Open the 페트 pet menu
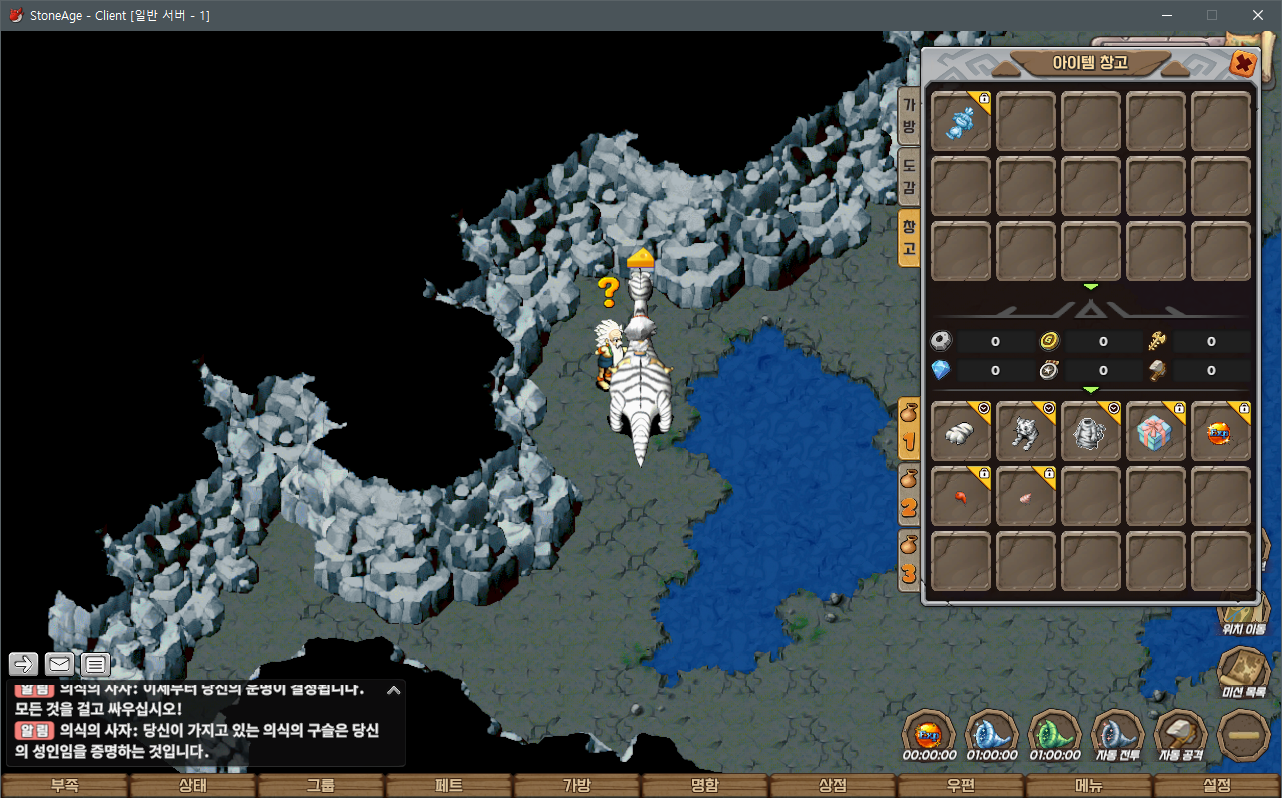Viewport: 1282px width, 798px height. tap(449, 785)
